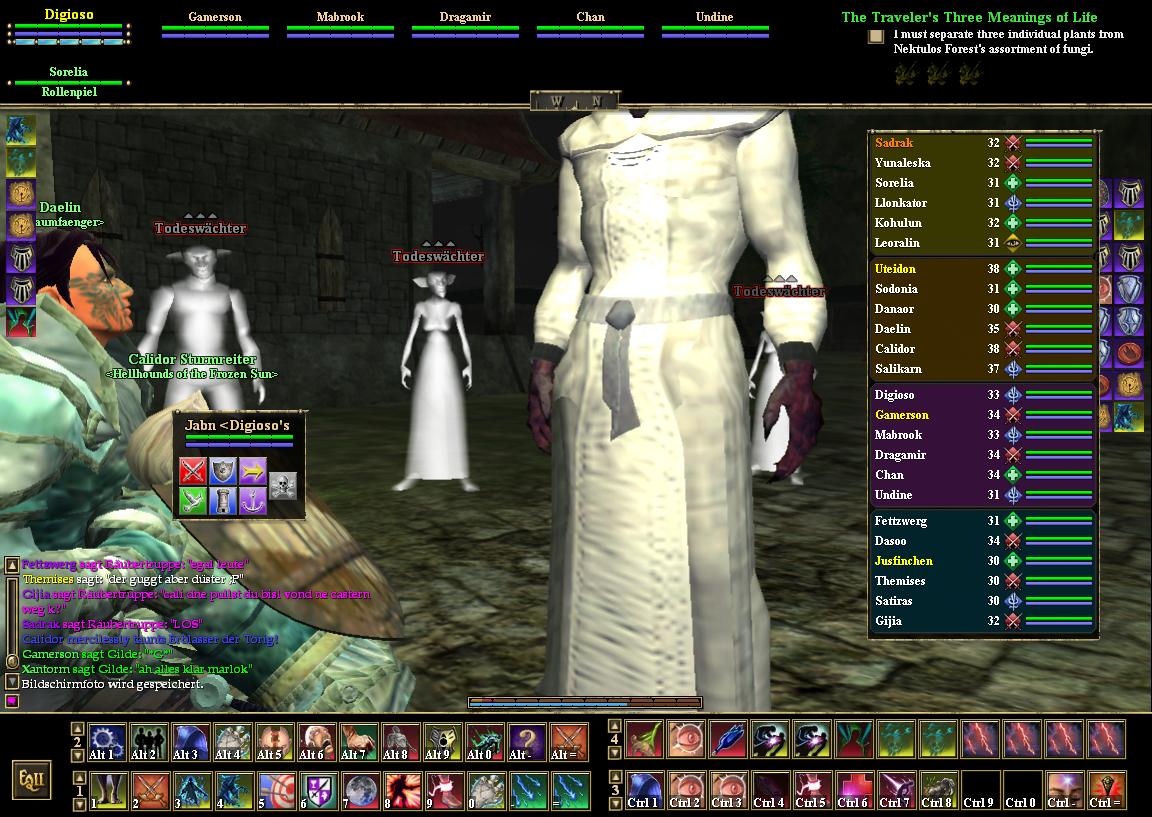Screen dimensions: 1152x817
Task: Trigger the heraldic shield ability in slot 6
Action: pyautogui.click(x=318, y=788)
